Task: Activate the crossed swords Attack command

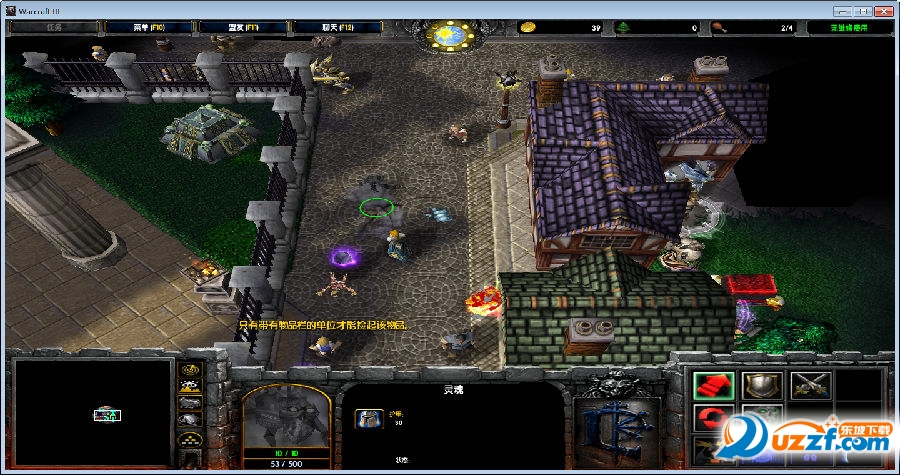Action: (810, 385)
